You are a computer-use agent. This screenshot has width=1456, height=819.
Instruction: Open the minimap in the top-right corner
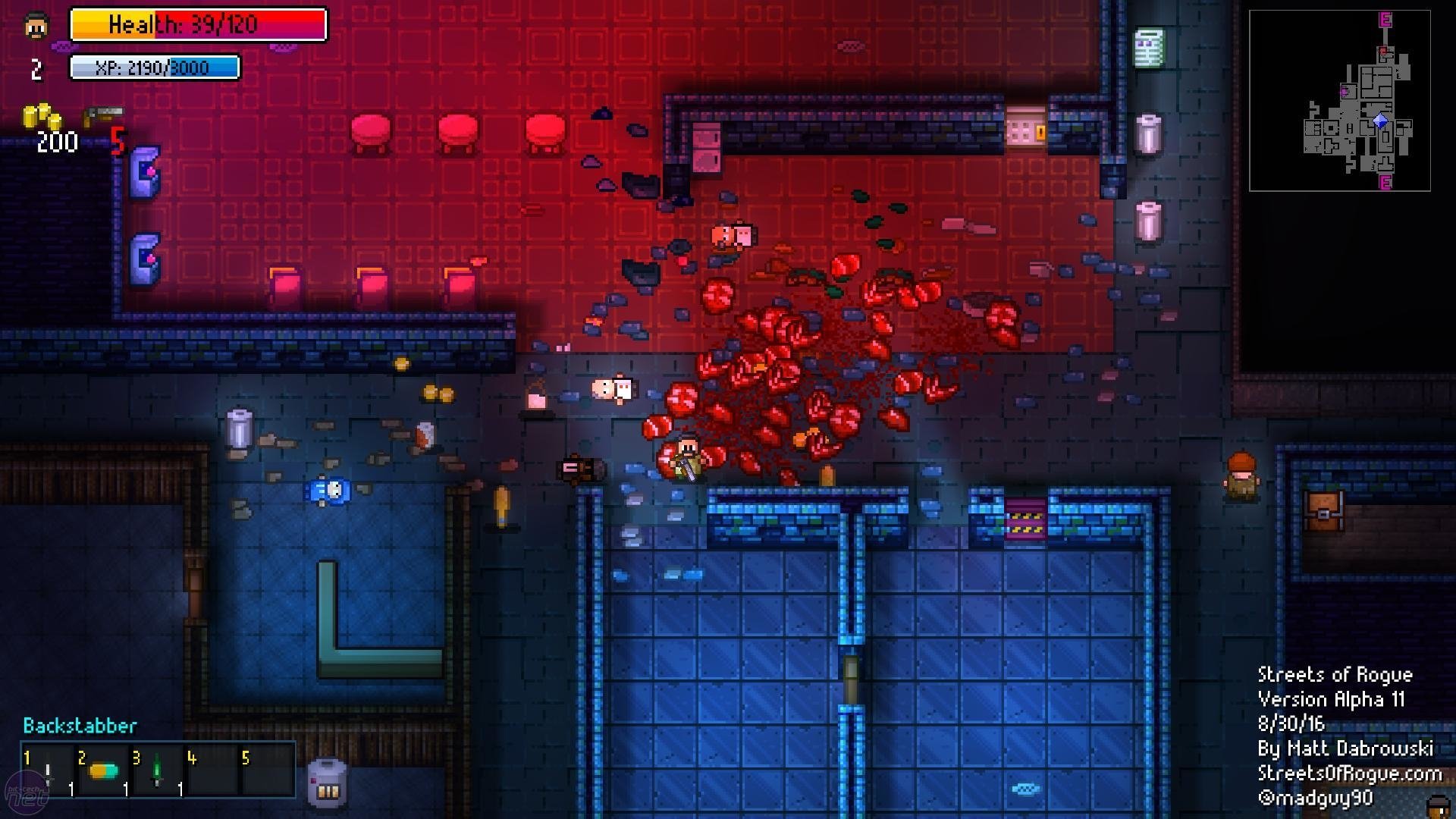1339,99
